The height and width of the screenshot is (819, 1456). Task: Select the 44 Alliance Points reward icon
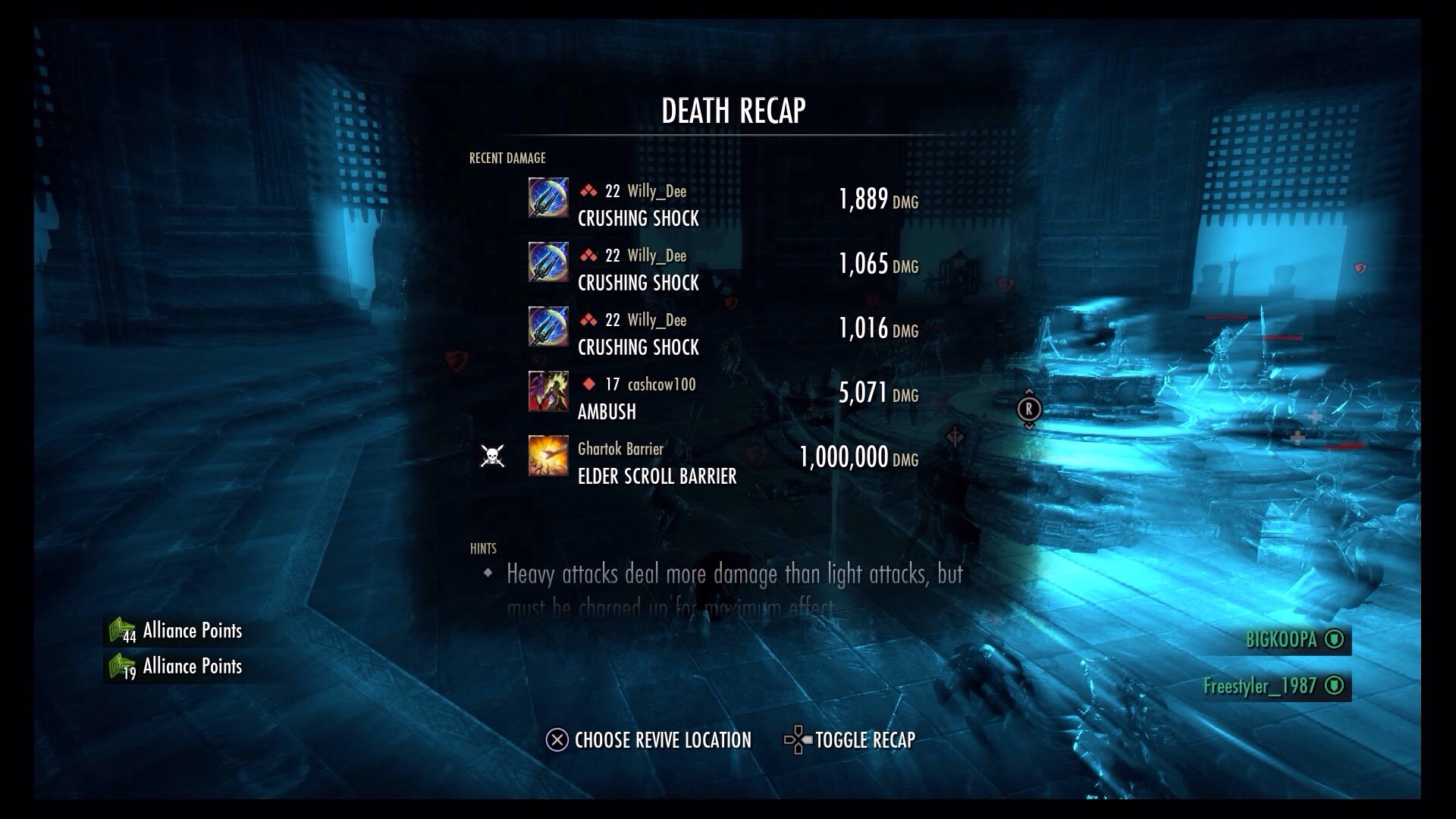point(120,629)
